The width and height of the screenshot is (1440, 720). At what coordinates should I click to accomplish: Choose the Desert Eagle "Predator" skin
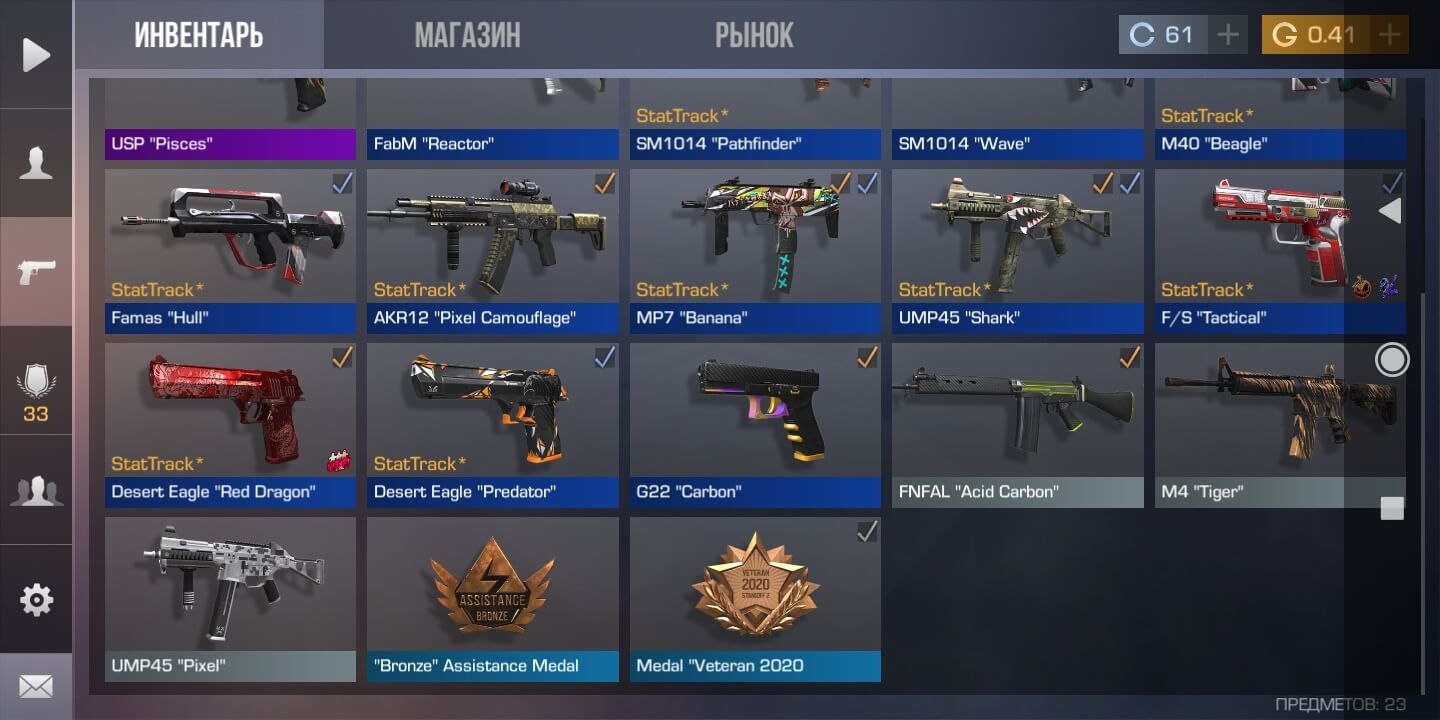492,424
